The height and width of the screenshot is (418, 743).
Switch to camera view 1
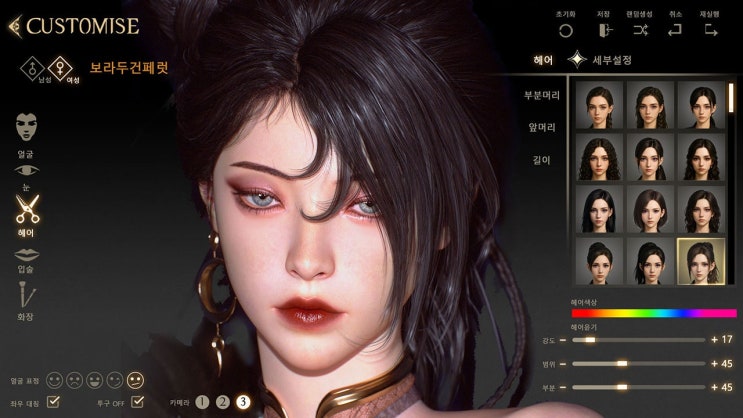pos(203,402)
